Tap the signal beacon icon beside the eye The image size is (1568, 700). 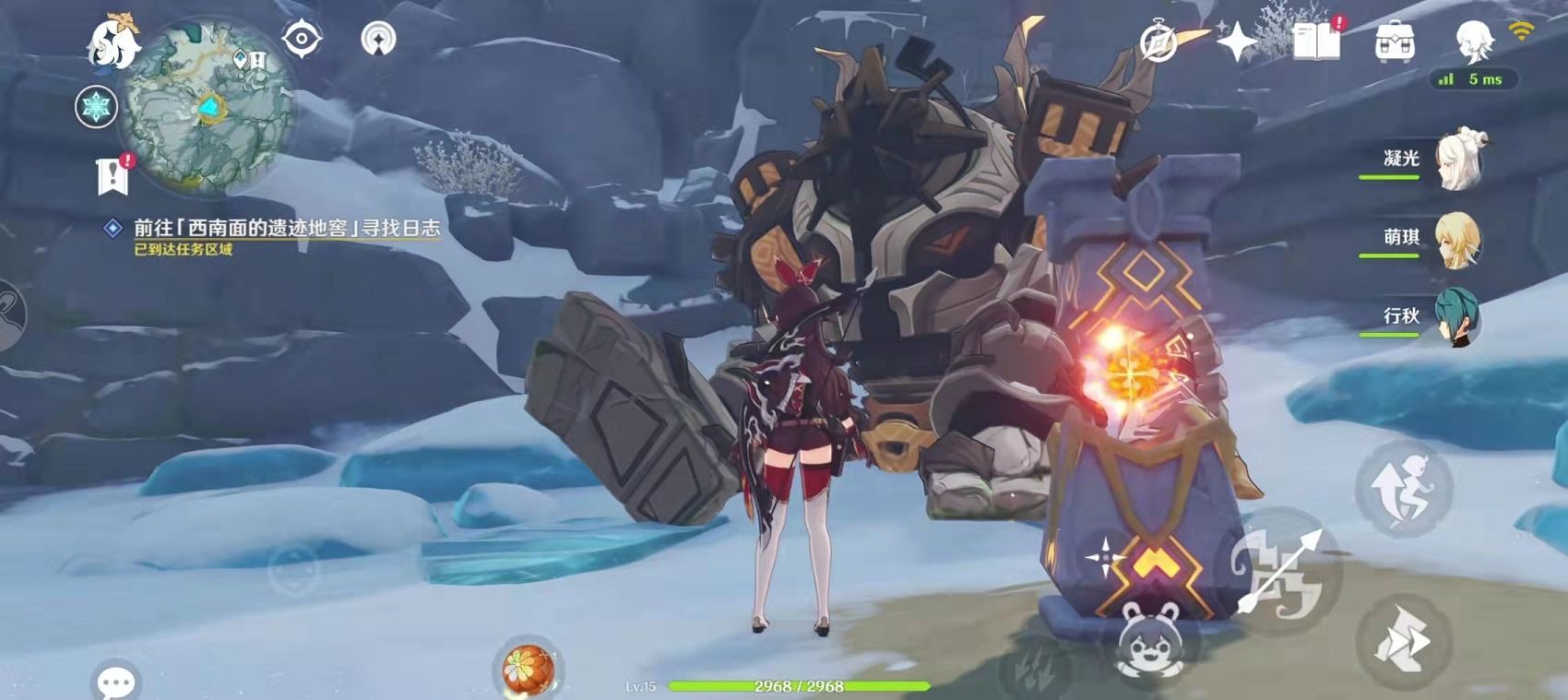(378, 40)
